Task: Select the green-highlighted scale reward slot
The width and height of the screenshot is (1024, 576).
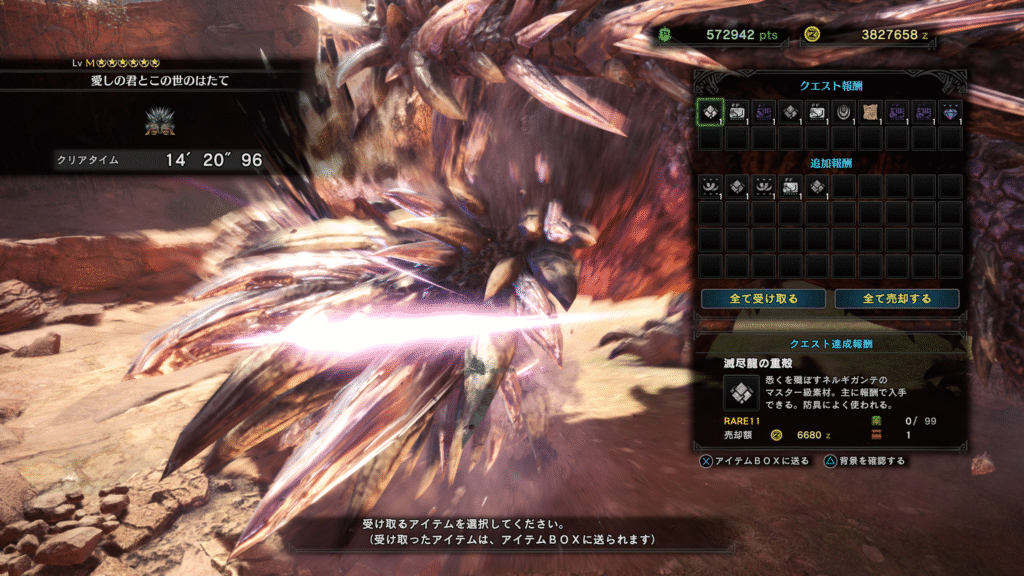Action: tap(710, 112)
